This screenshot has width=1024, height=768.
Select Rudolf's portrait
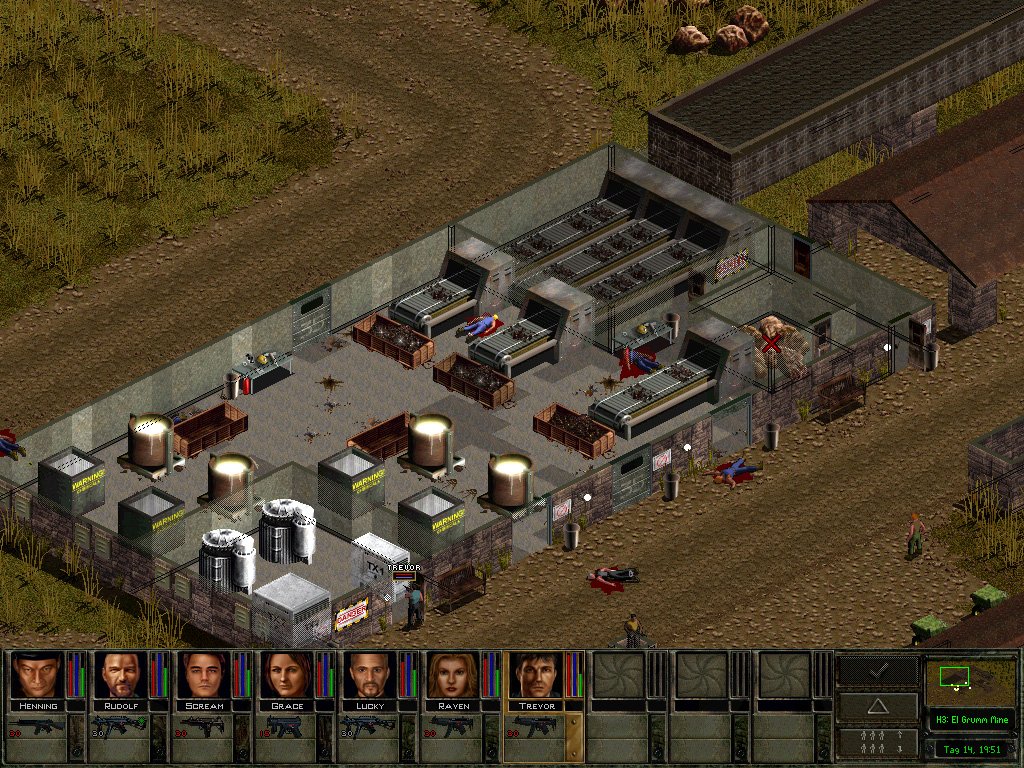(x=120, y=675)
